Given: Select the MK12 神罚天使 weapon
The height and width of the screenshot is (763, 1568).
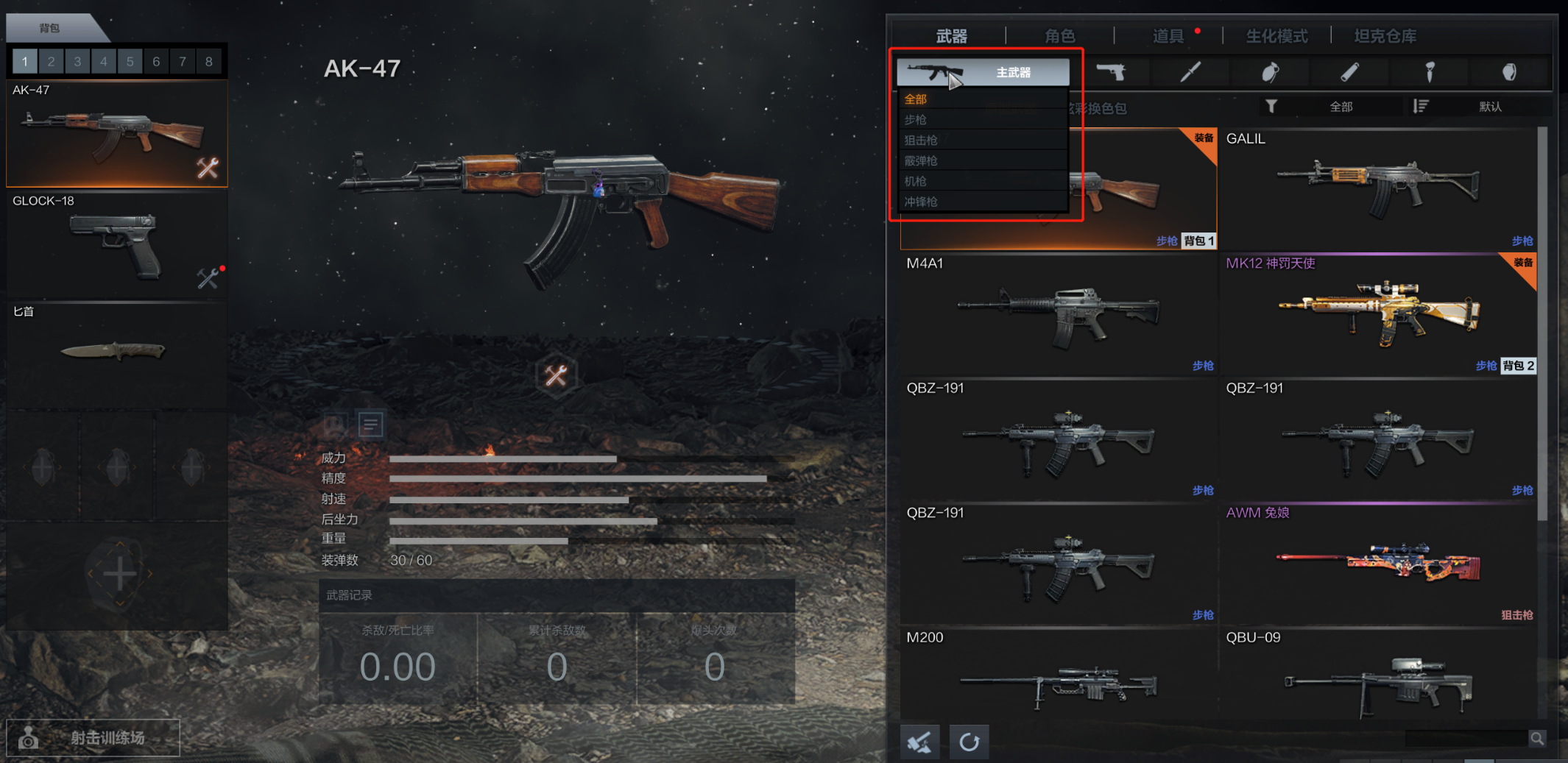Looking at the screenshot, I should 1377,314.
